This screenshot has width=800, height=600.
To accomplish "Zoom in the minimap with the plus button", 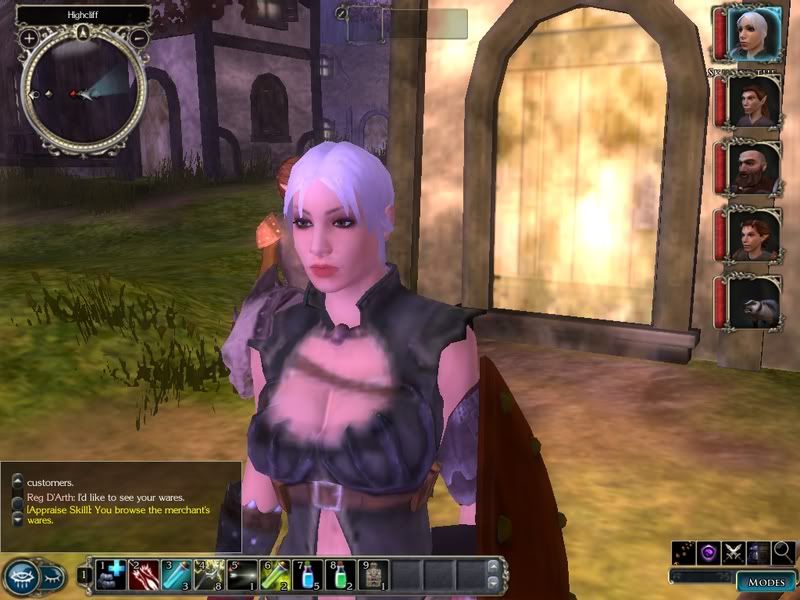I will (x=30, y=38).
